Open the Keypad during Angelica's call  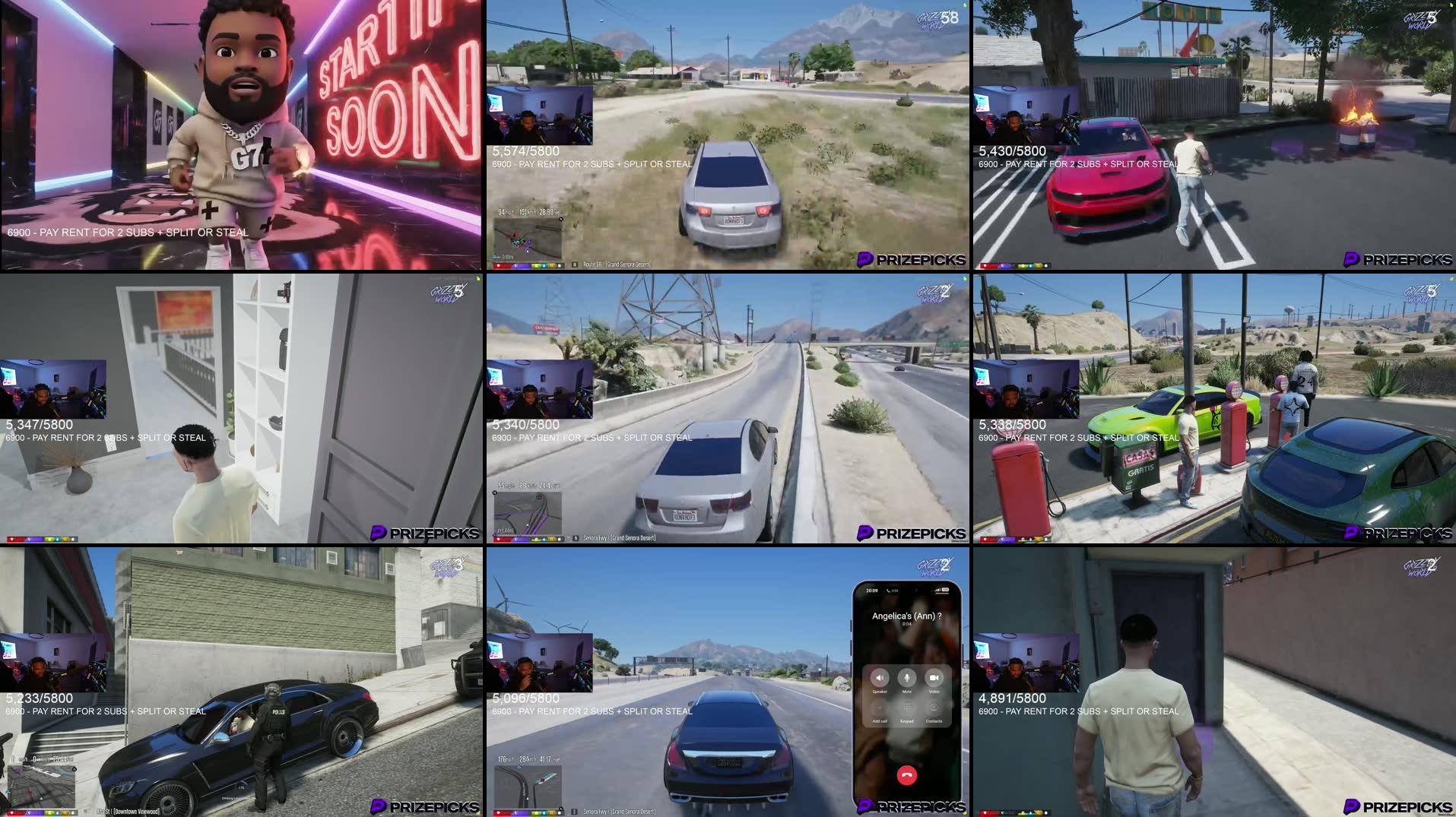[x=906, y=708]
